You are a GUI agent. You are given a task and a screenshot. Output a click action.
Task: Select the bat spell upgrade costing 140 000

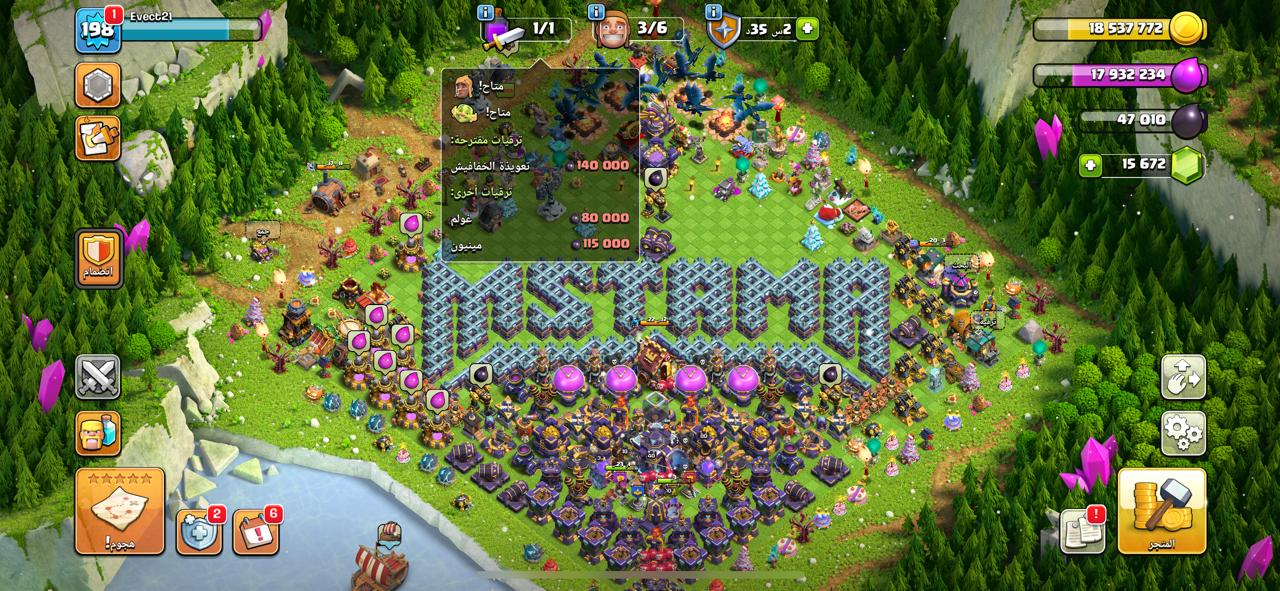pos(540,165)
